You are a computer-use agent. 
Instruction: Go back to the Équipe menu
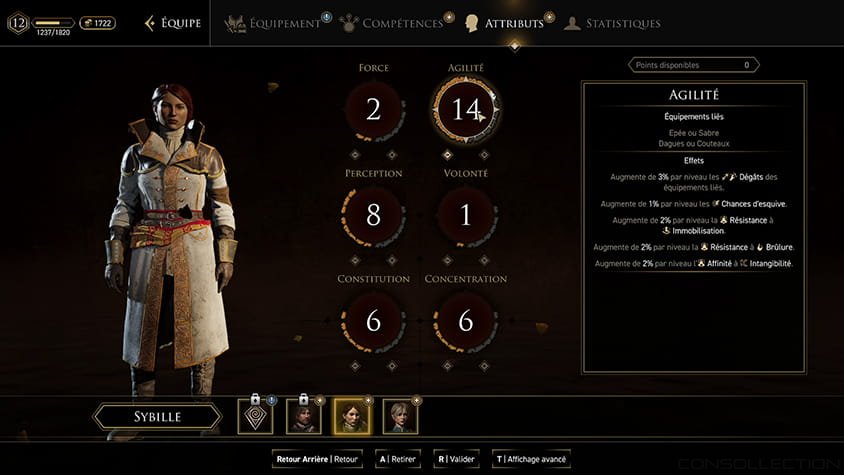pos(173,23)
